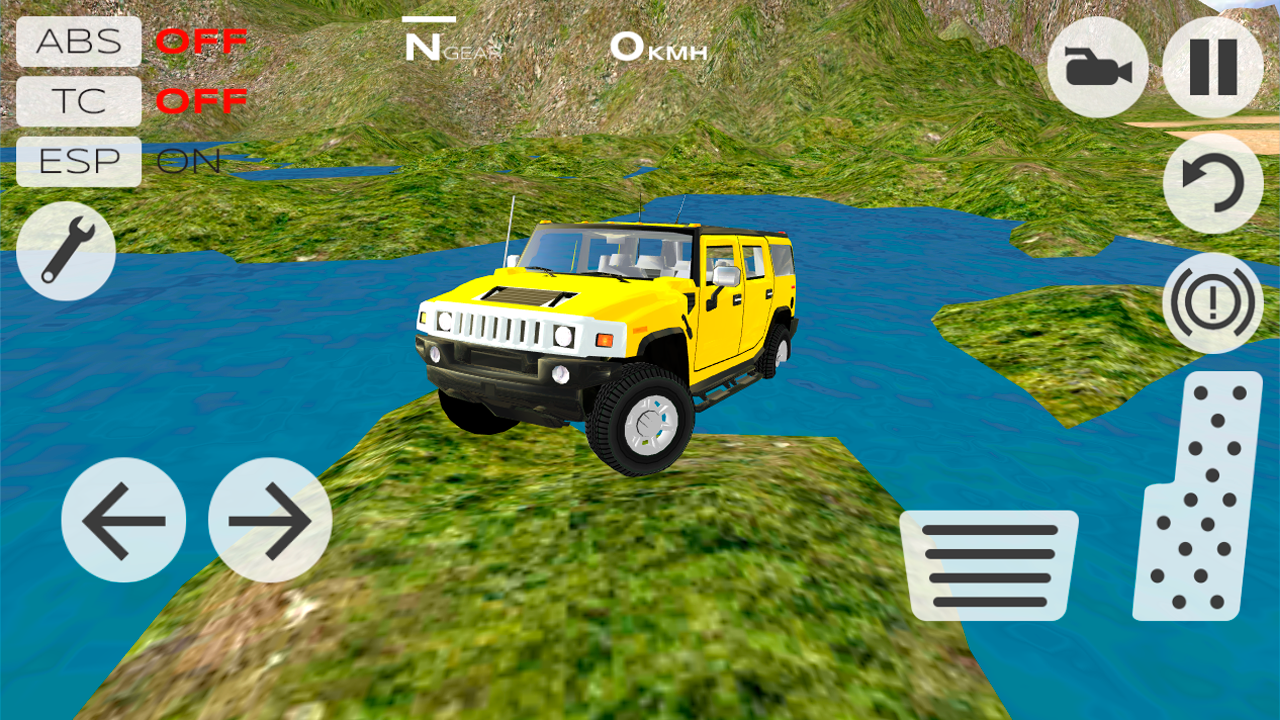1280x720 pixels.
Task: Toggle the TC traction control button
Action: click(x=79, y=101)
